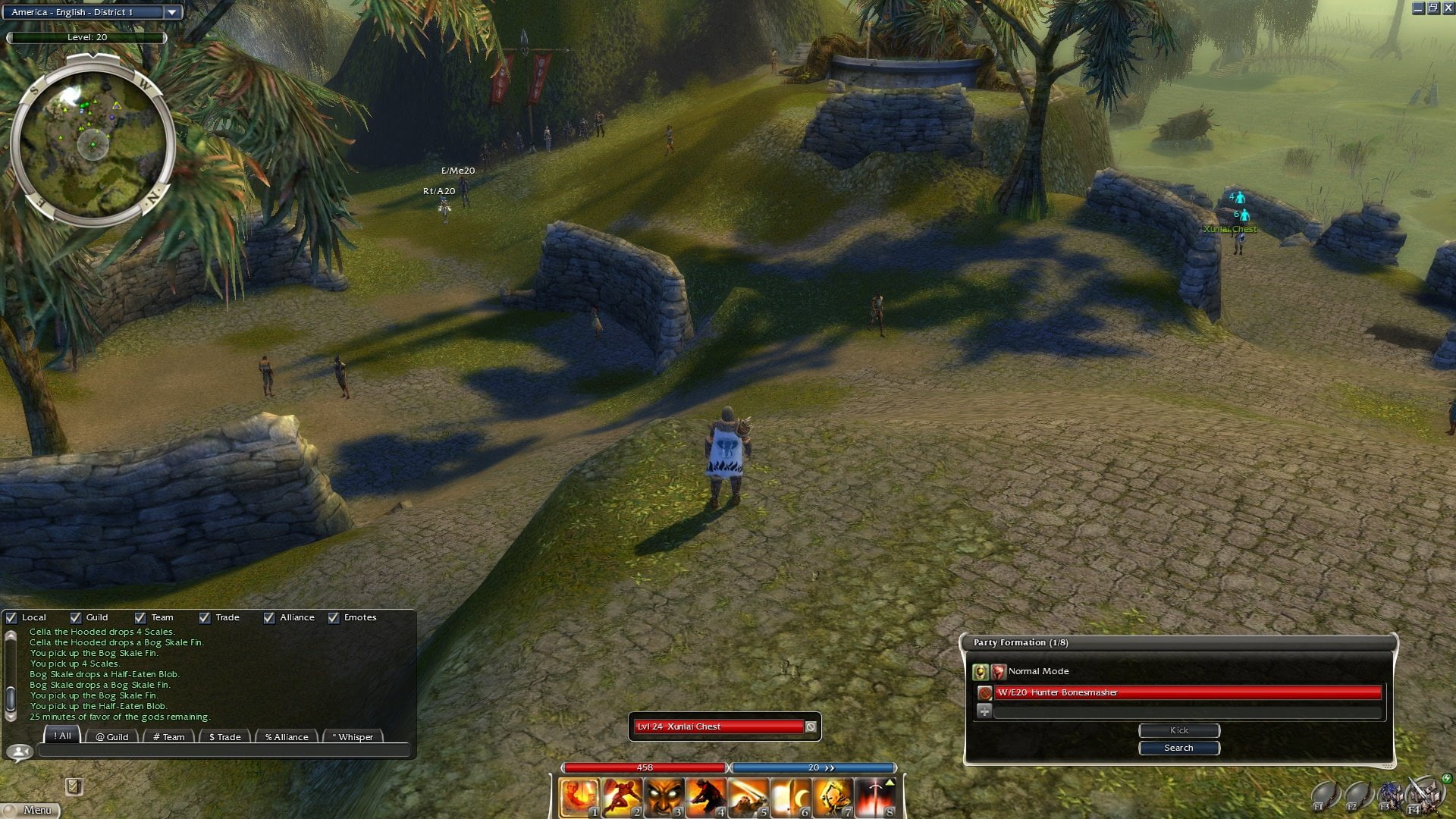Click the Search button in Party Formation
Viewport: 1456px width, 819px height.
[1178, 748]
